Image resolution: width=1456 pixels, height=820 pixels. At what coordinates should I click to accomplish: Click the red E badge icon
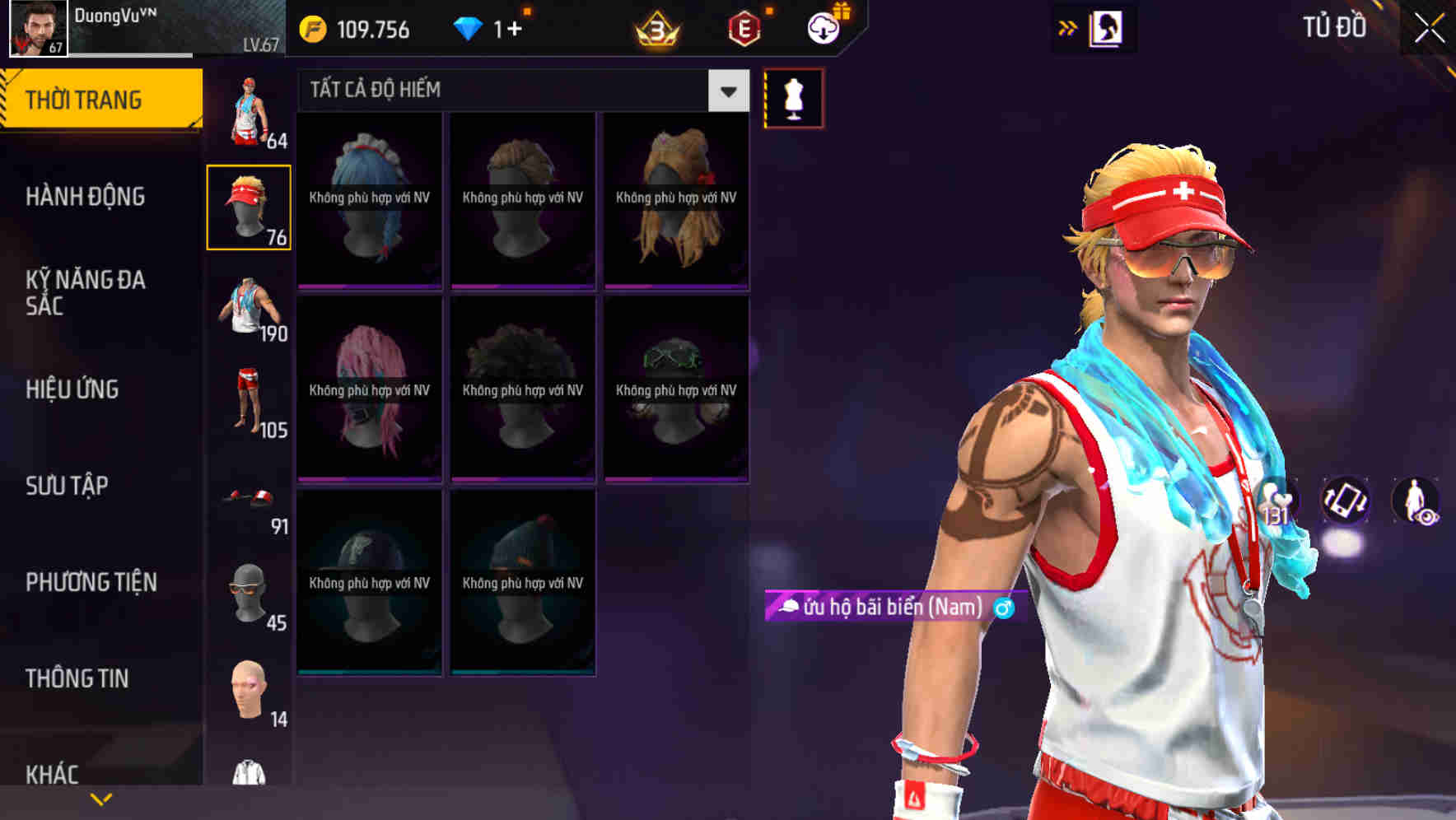(745, 27)
